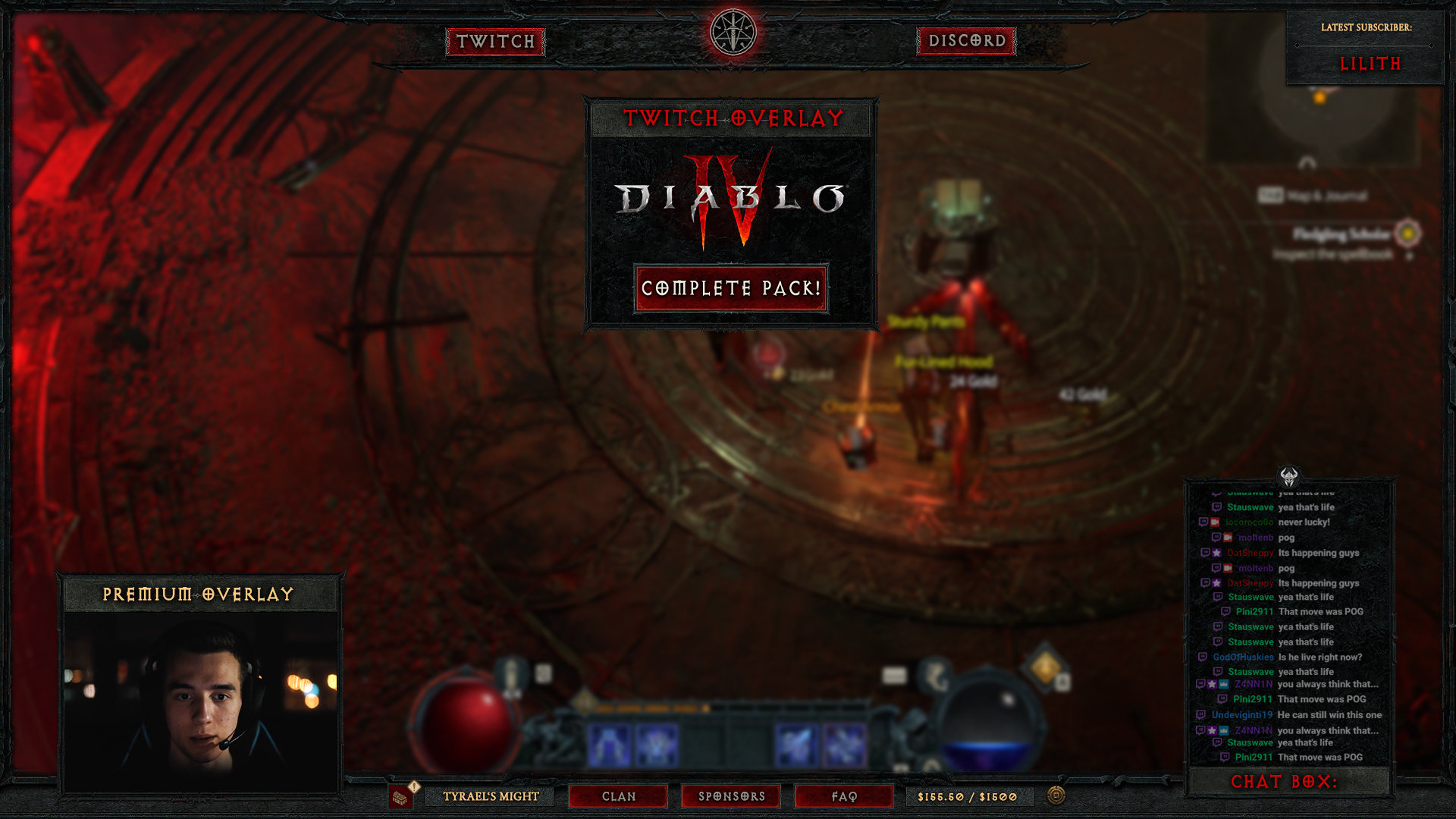The height and width of the screenshot is (819, 1456).
Task: Open the Twitch panel
Action: click(495, 43)
